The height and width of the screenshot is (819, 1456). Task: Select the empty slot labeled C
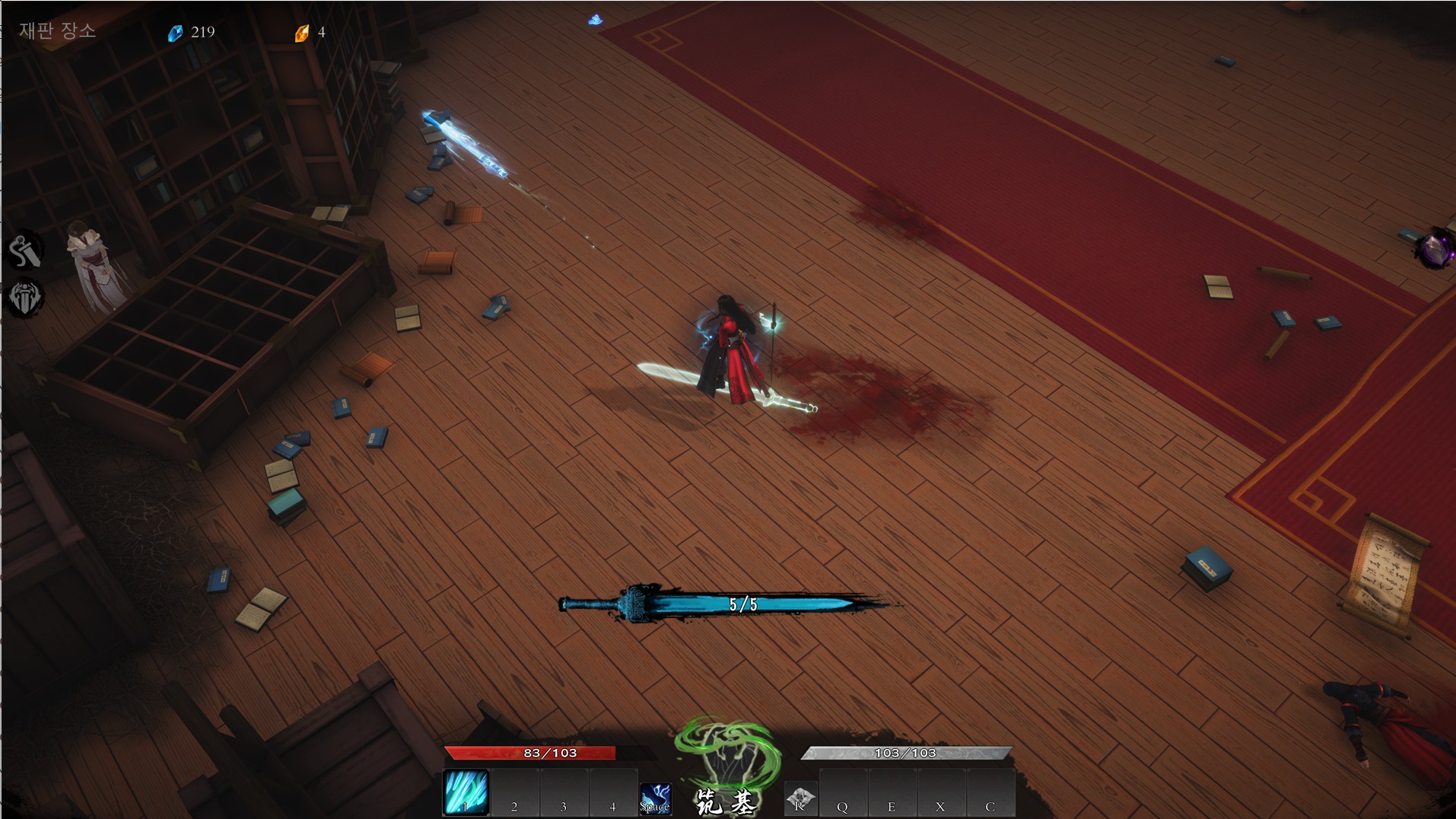tap(990, 794)
